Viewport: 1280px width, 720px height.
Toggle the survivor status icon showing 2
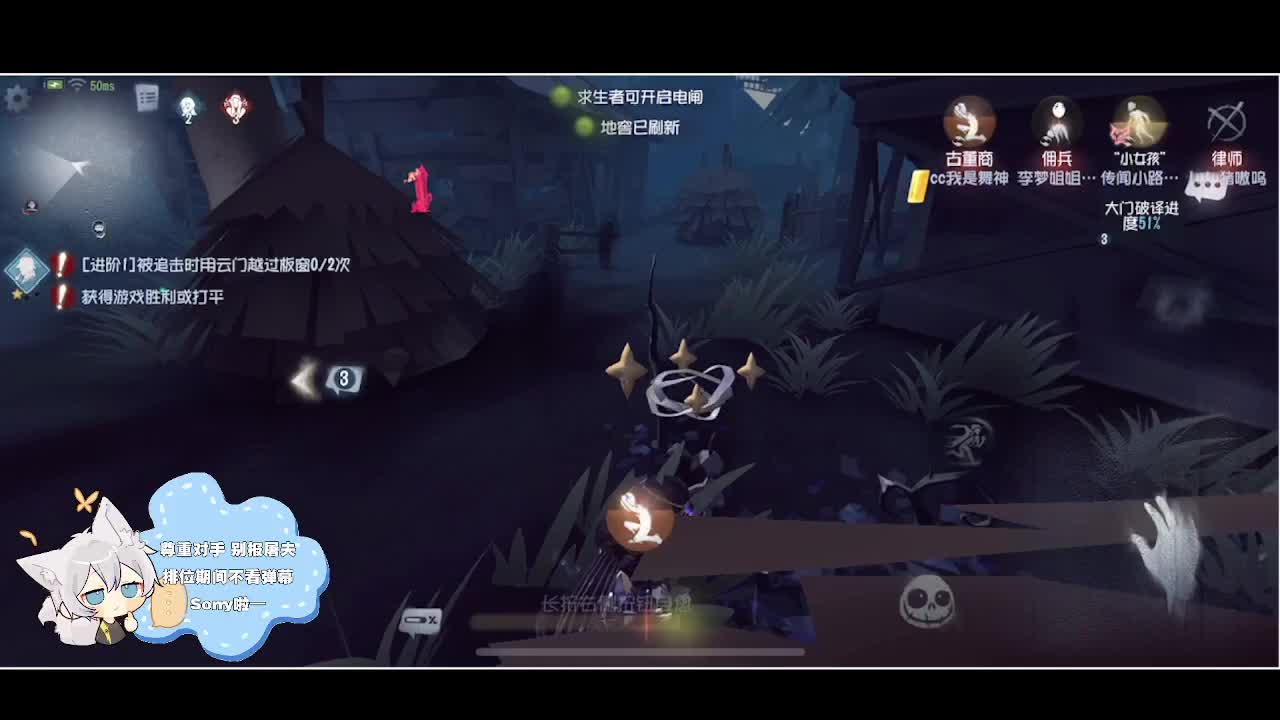coord(187,108)
